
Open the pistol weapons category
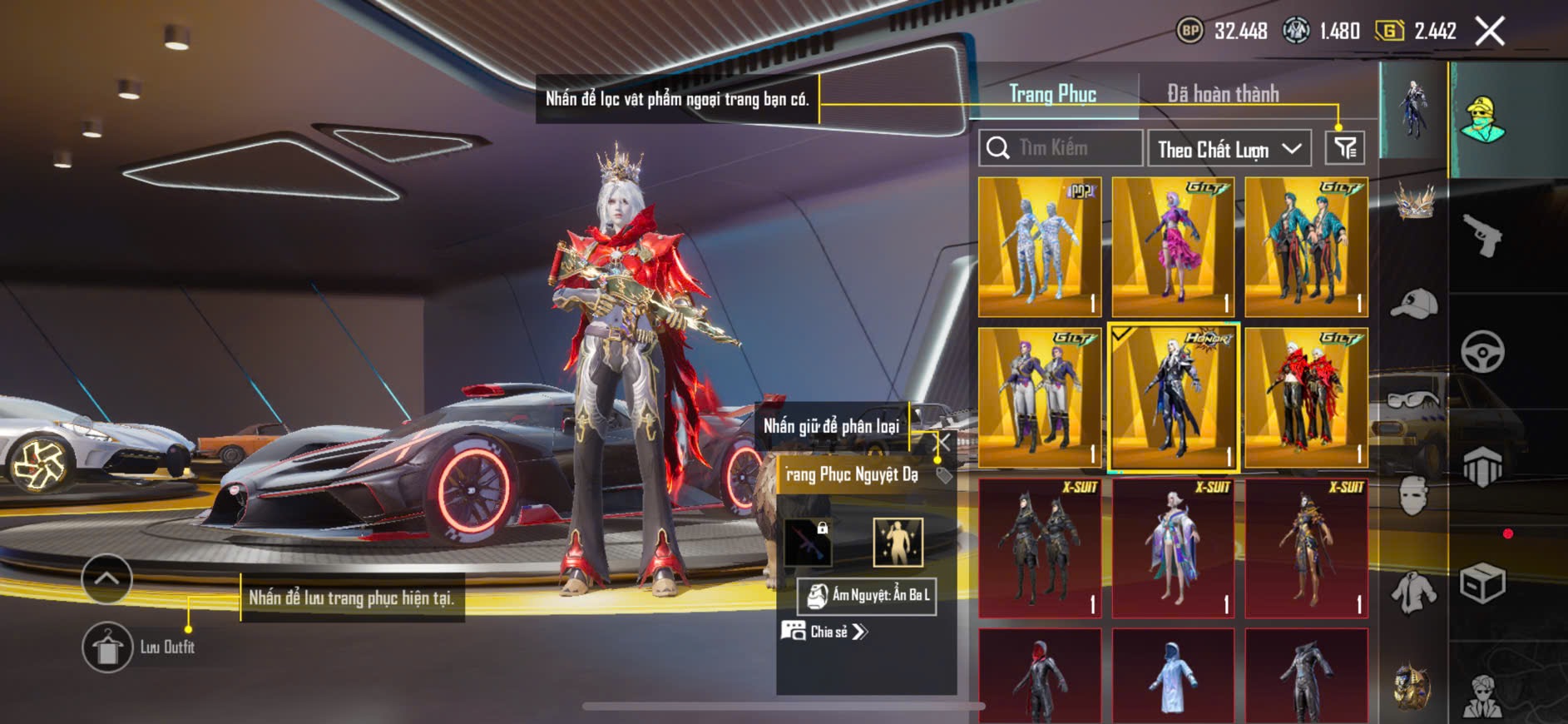click(1482, 236)
